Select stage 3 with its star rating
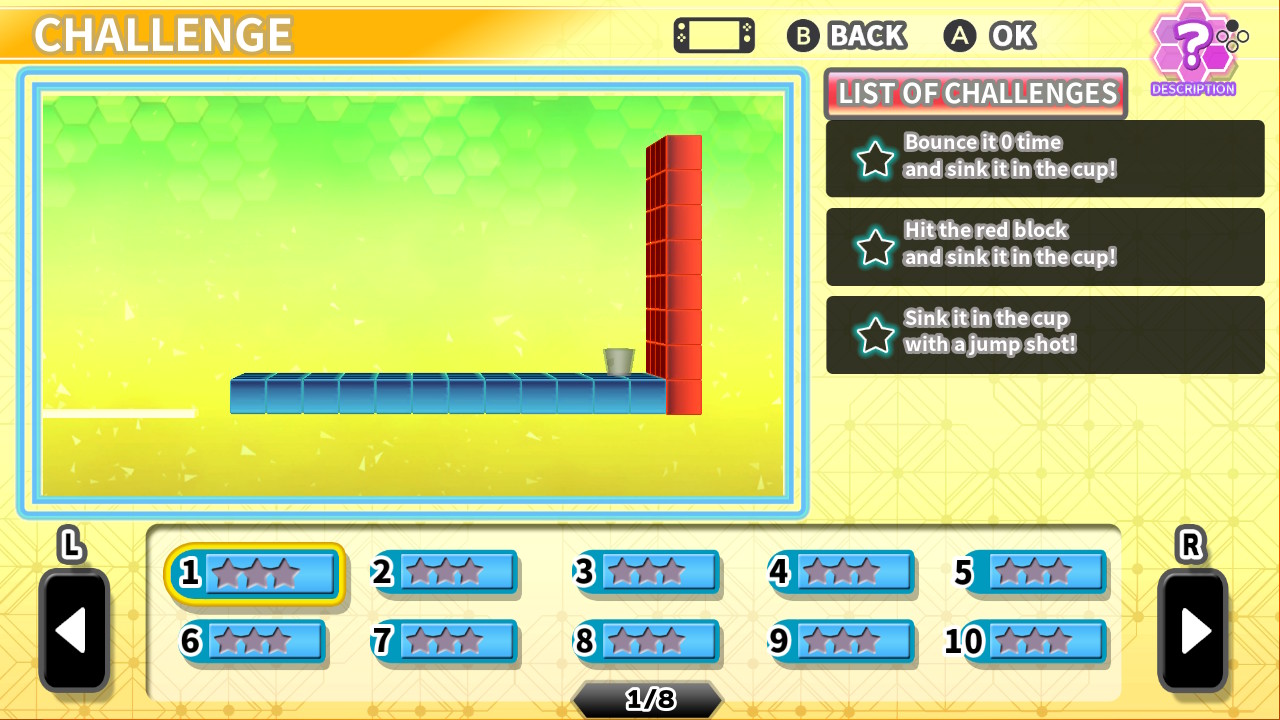The height and width of the screenshot is (720, 1280). (648, 573)
